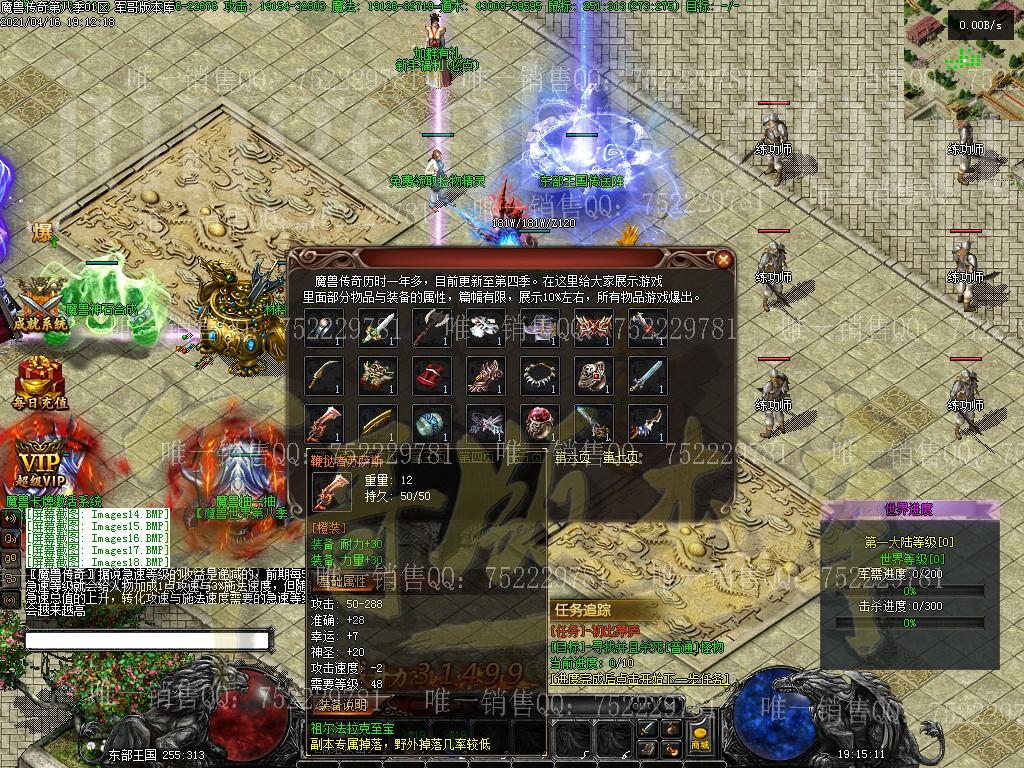Click the sword icon on the bottom bar
Viewport: 1024px width, 768px height.
(x=647, y=728)
